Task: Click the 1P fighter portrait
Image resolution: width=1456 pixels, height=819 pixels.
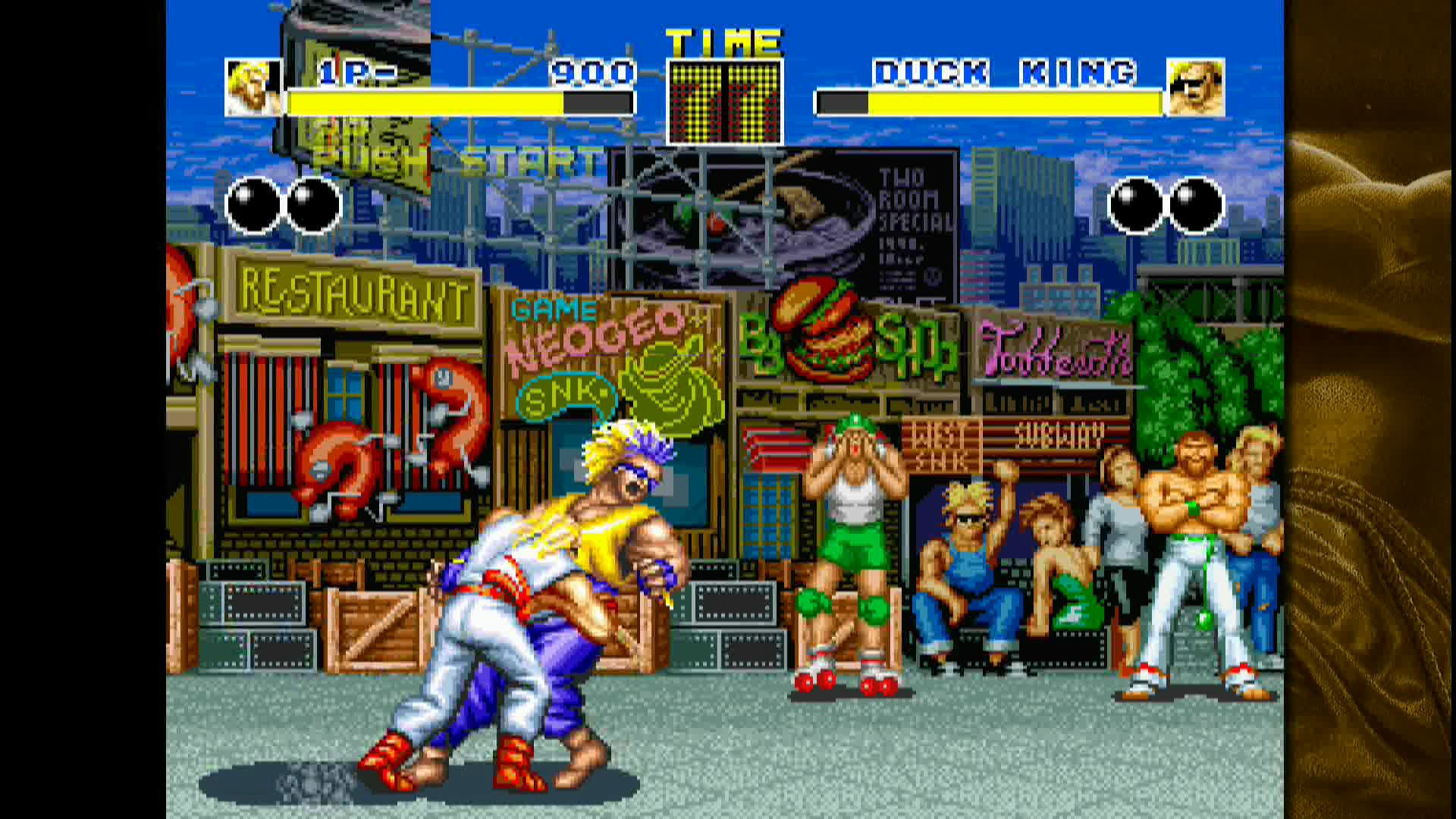Action: click(x=253, y=87)
